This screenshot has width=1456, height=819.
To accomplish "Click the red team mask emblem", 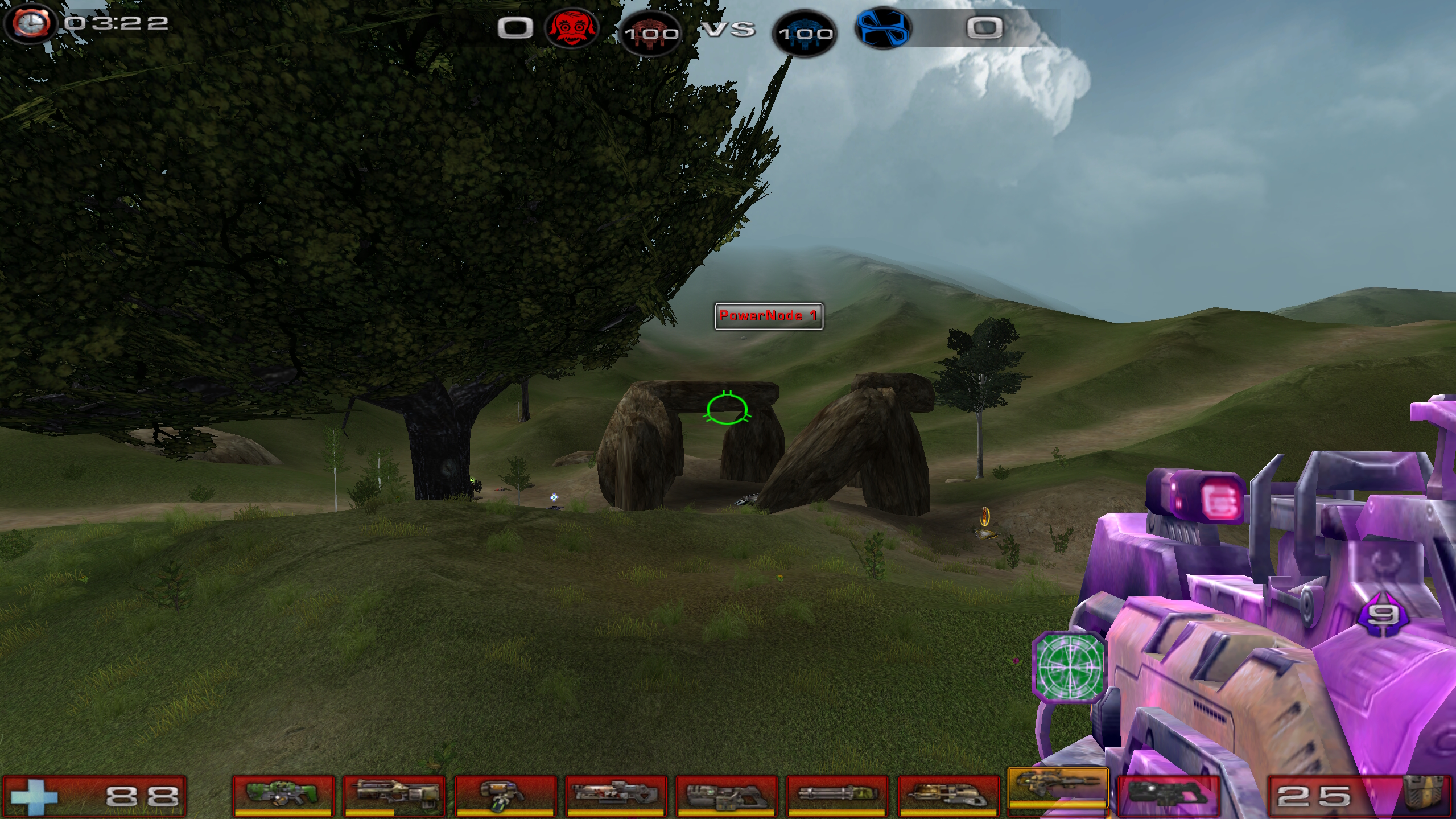I will click(571, 27).
